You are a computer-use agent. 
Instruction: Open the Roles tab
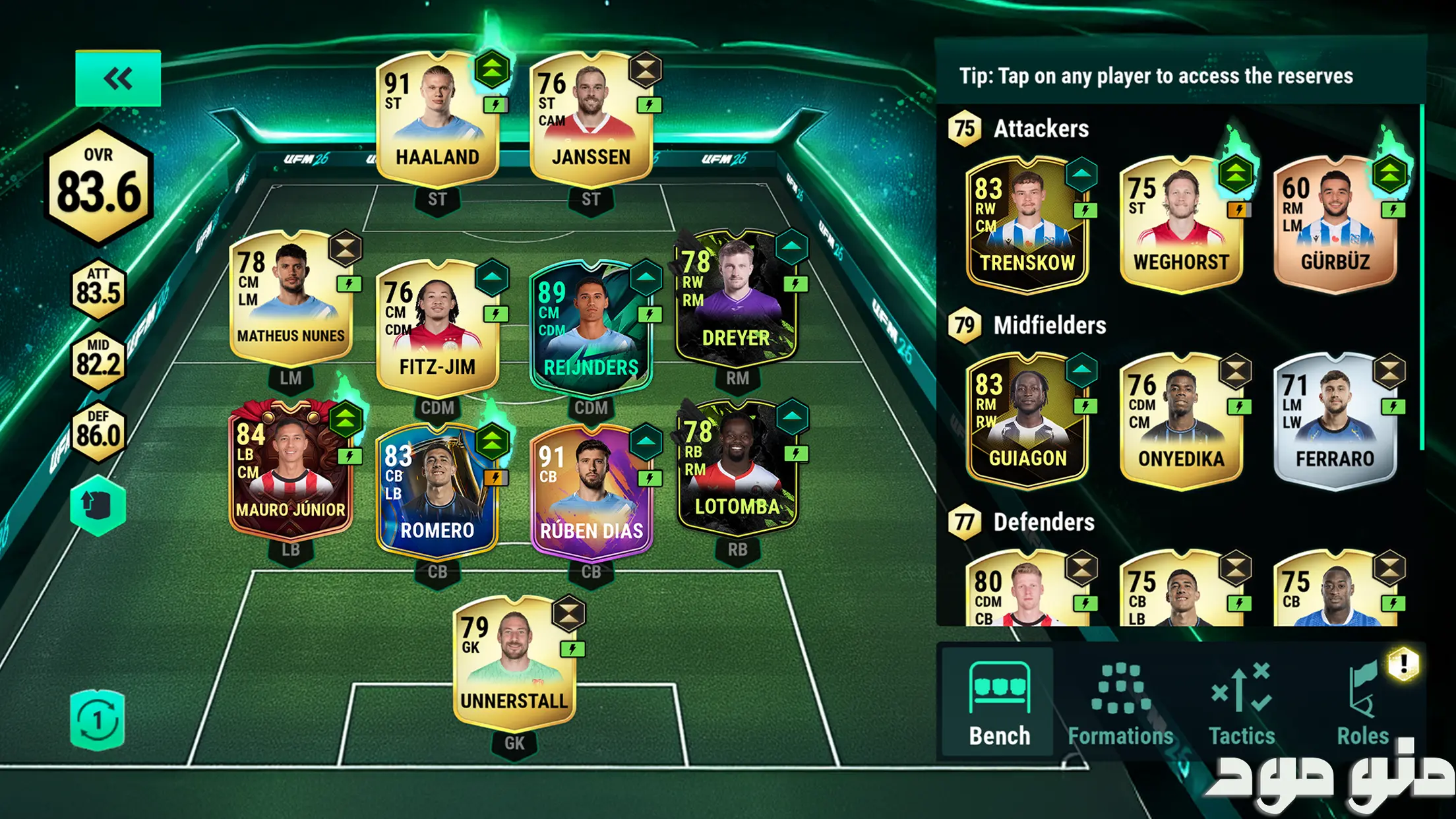tap(1362, 703)
